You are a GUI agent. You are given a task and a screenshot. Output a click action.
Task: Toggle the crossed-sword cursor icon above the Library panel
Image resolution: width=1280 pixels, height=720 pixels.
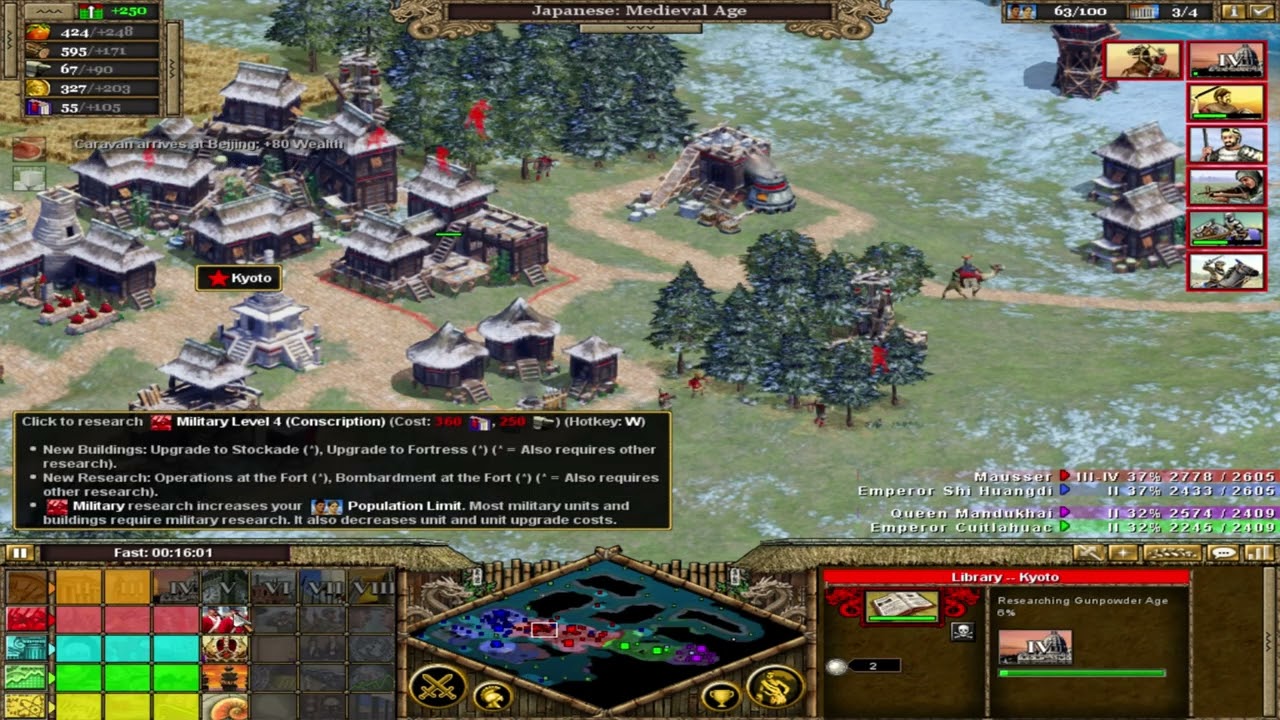click(1090, 552)
